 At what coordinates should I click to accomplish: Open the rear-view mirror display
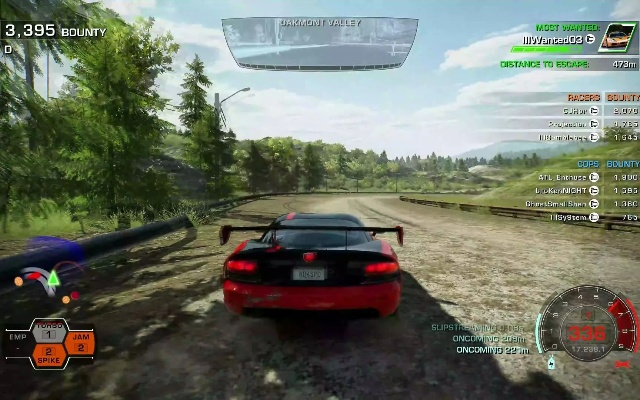click(319, 43)
